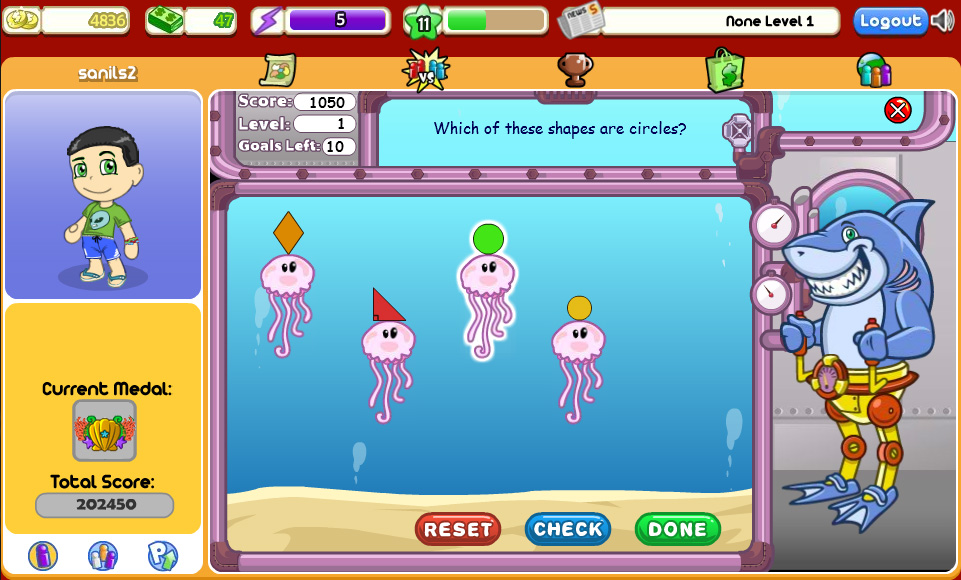The width and height of the screenshot is (961, 580).
Task: Open the globe with friends icon
Action: [874, 69]
